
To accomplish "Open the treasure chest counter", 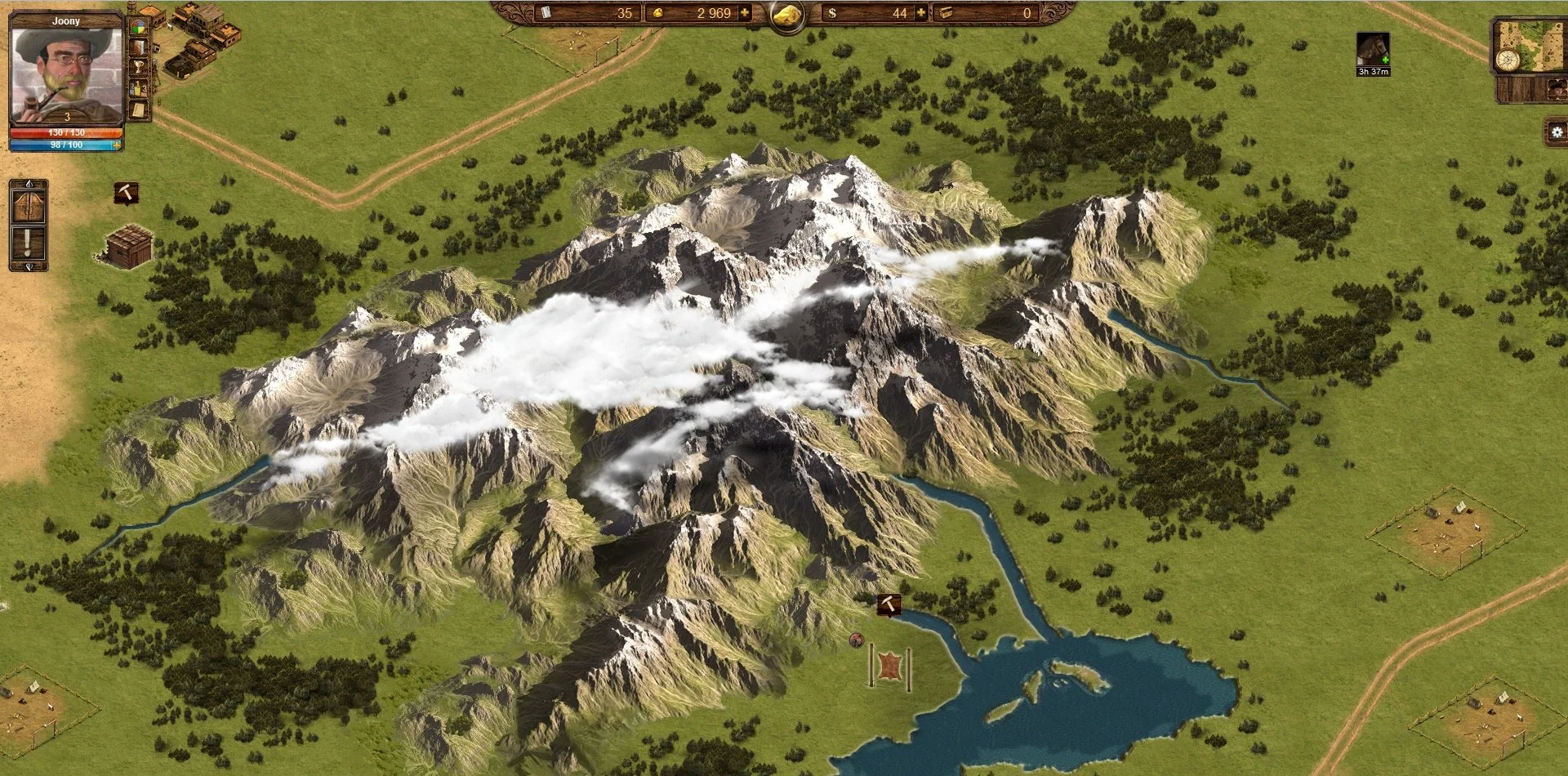I will (946, 13).
